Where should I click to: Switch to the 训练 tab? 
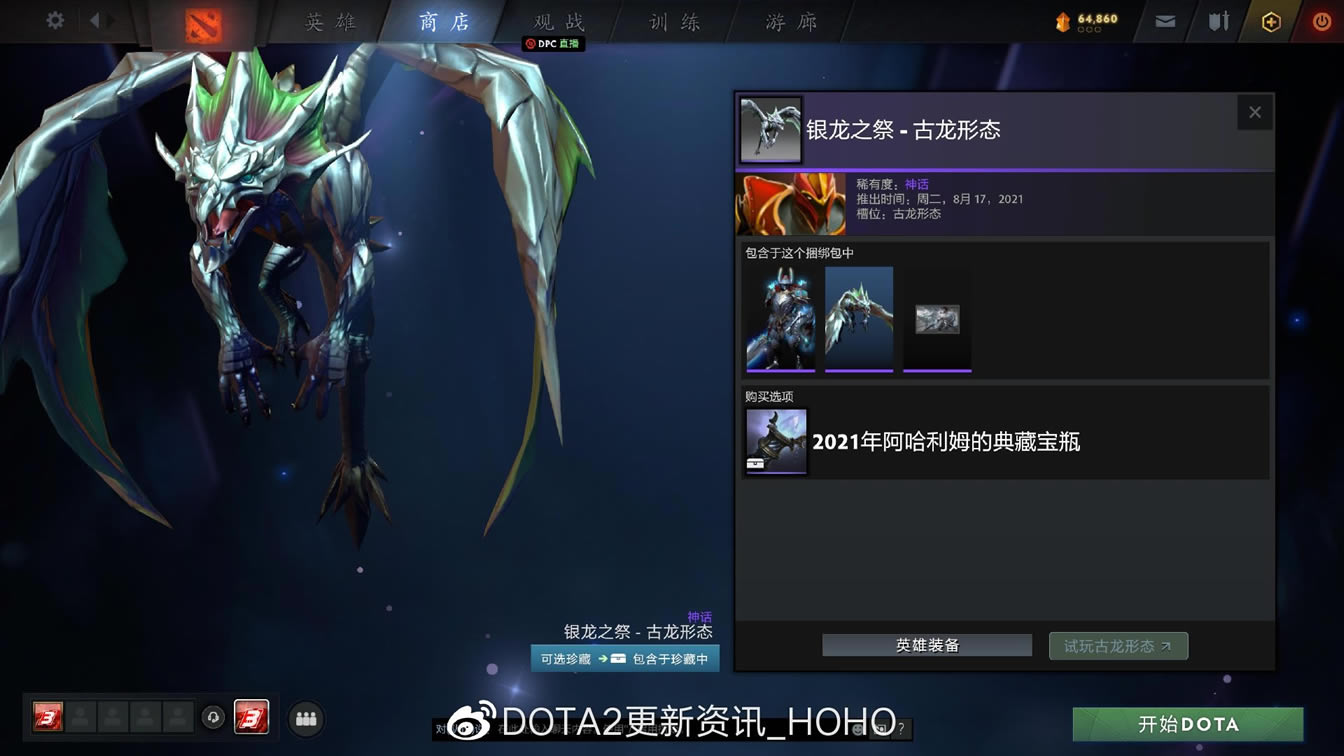coord(676,21)
